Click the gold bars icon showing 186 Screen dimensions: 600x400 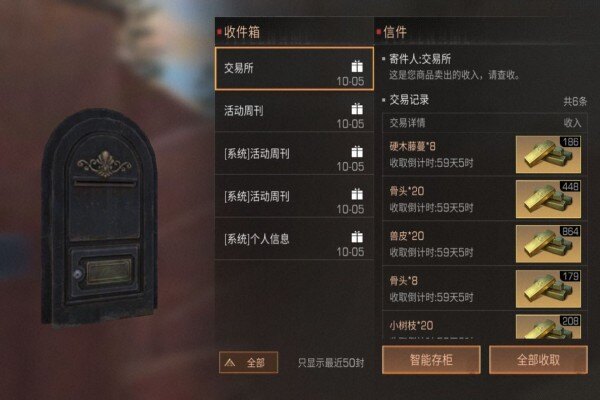point(548,155)
